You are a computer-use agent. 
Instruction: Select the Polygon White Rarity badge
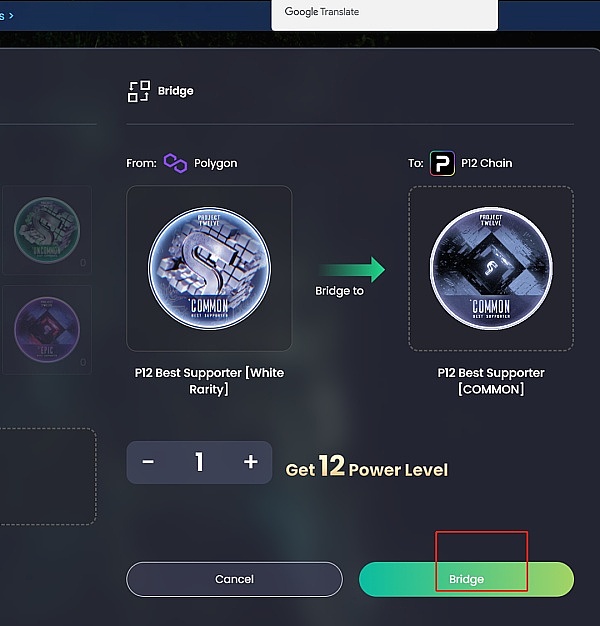[209, 268]
